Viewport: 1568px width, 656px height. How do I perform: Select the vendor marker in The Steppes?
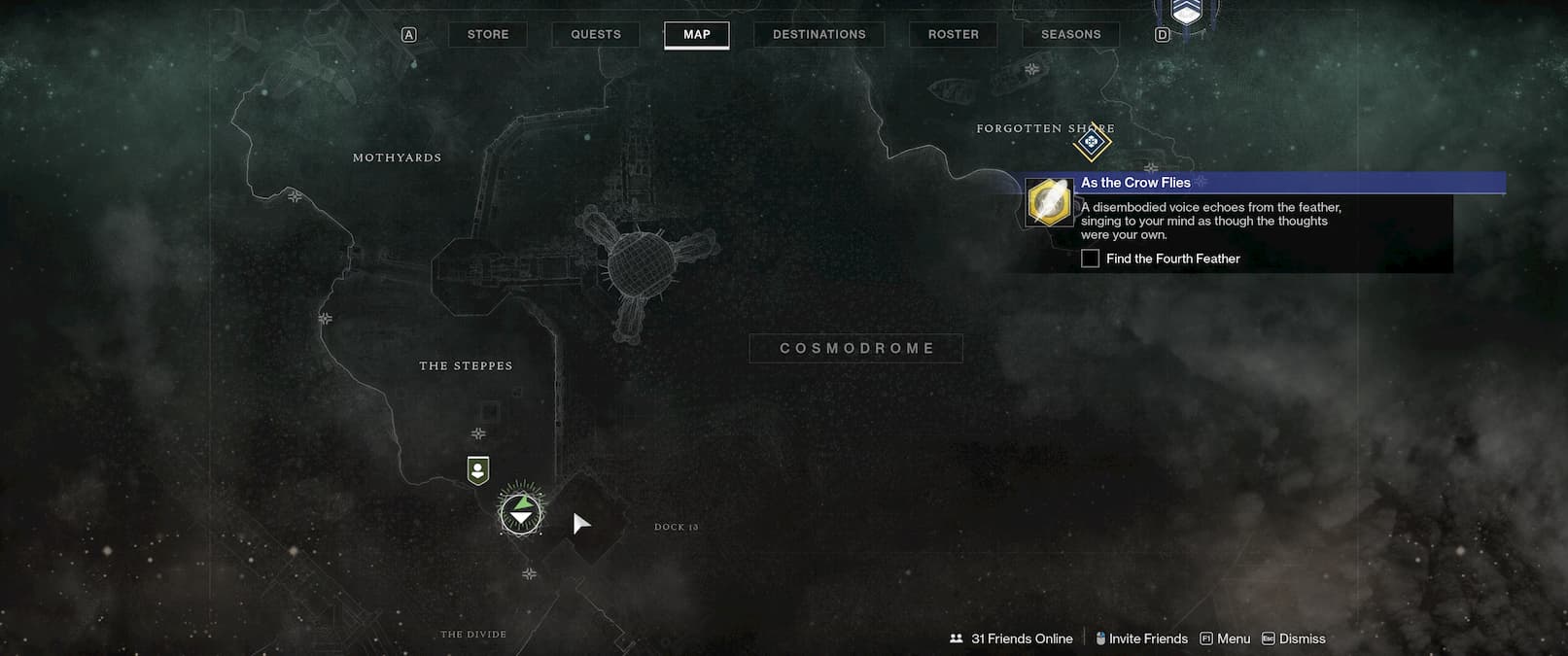[x=477, y=470]
